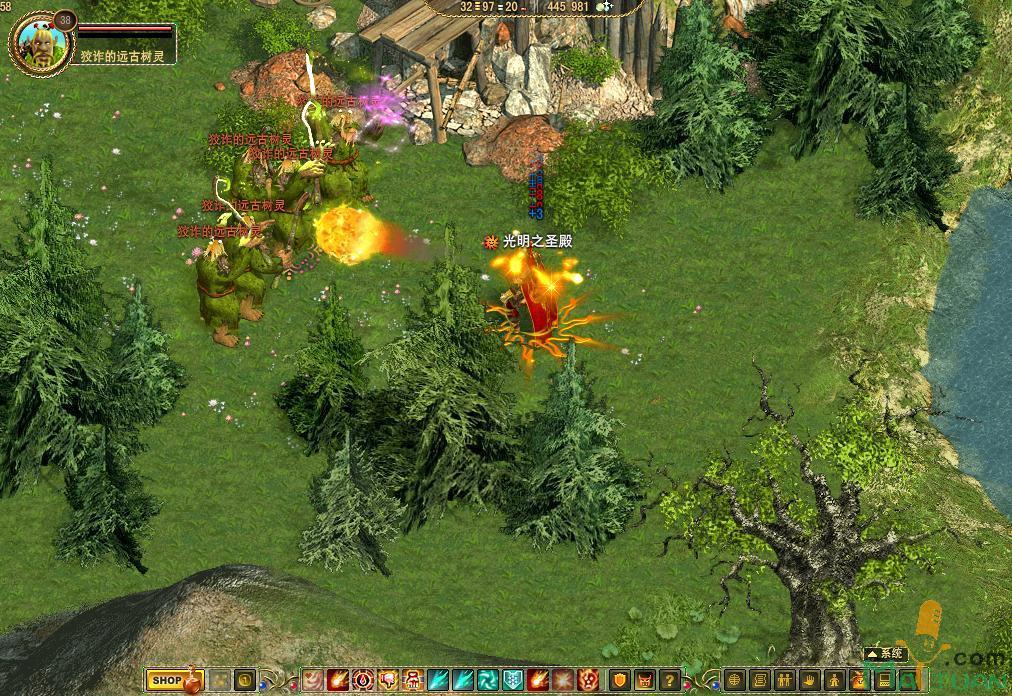Click the demon mask icon

point(645,680)
